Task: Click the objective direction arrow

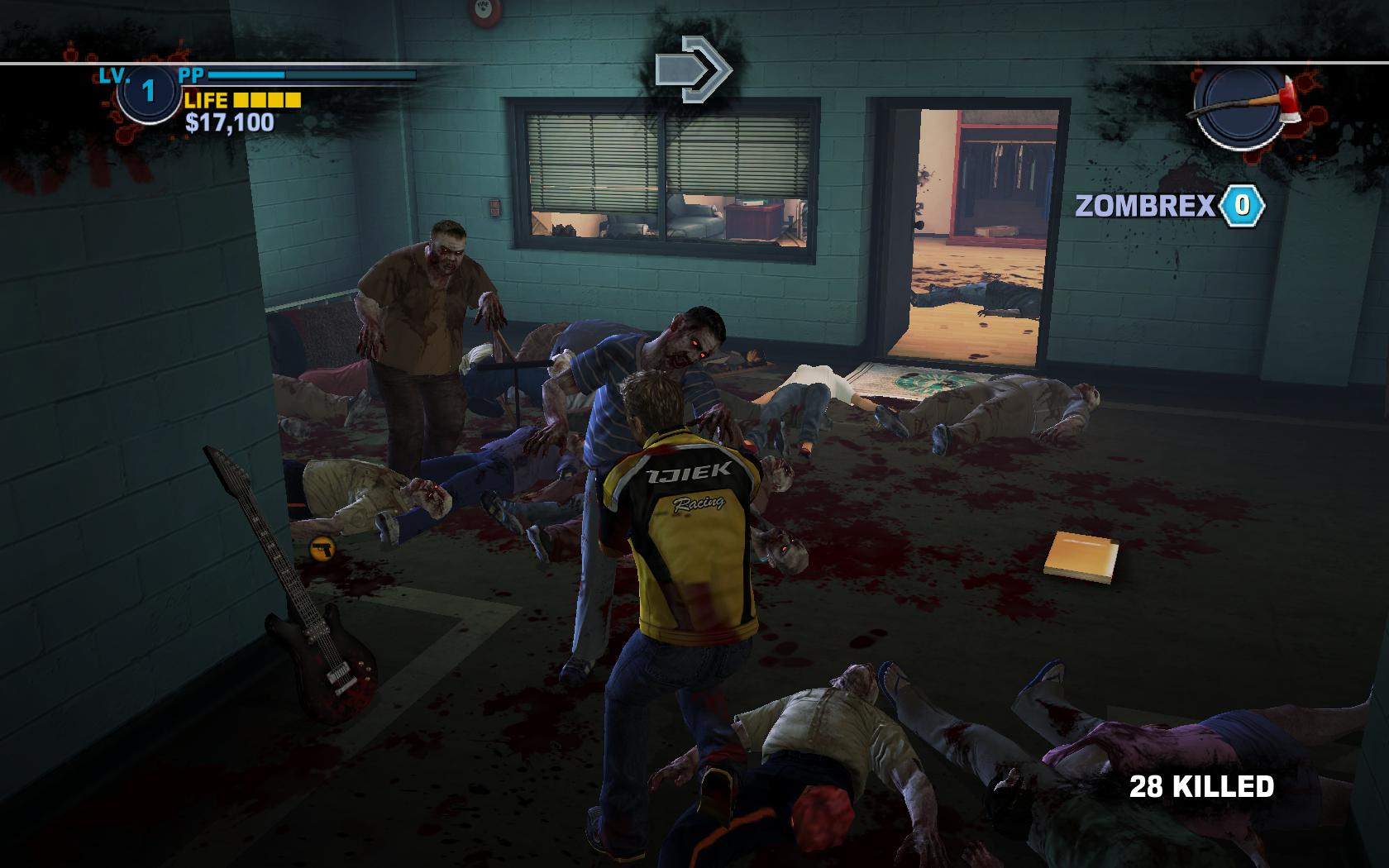Action: coord(694,69)
